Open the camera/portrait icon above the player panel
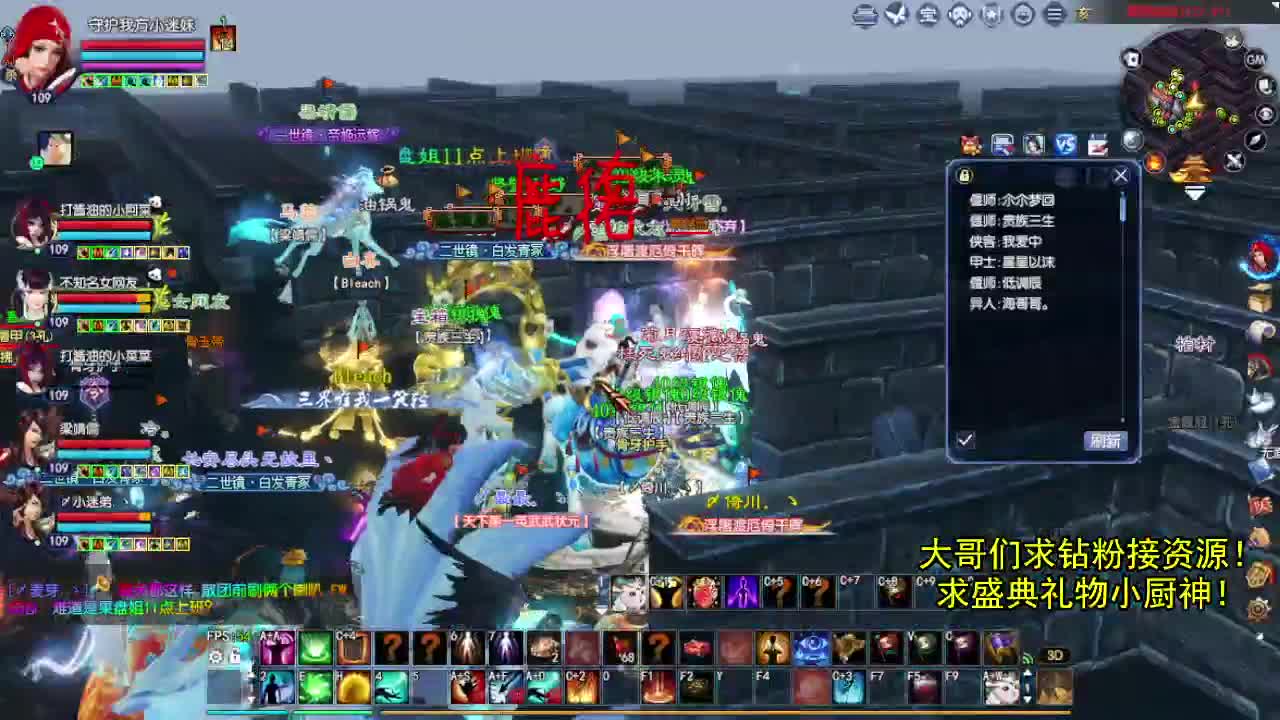 (1033, 145)
